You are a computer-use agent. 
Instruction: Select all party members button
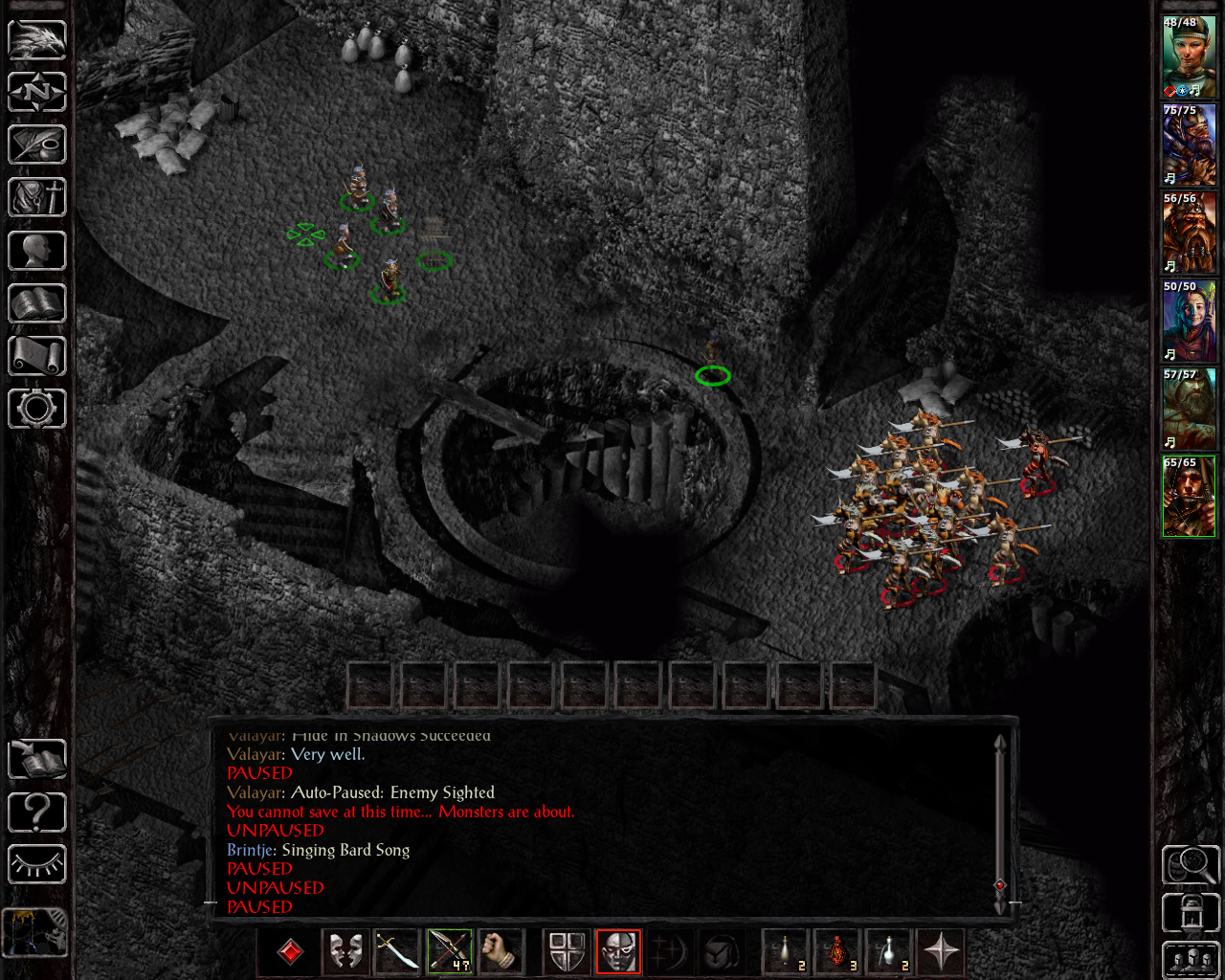click(x=1190, y=960)
